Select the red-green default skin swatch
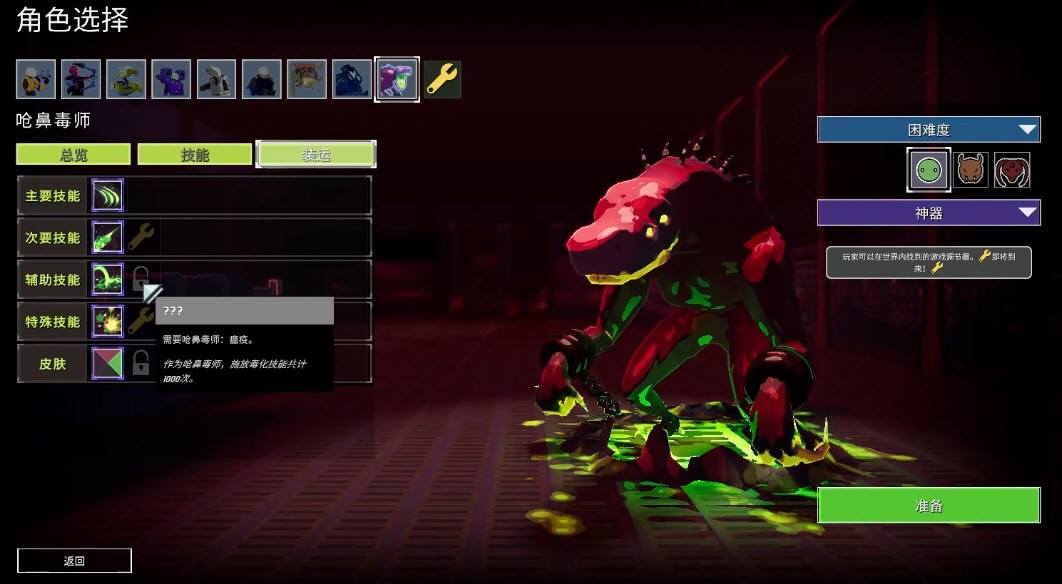 107,363
